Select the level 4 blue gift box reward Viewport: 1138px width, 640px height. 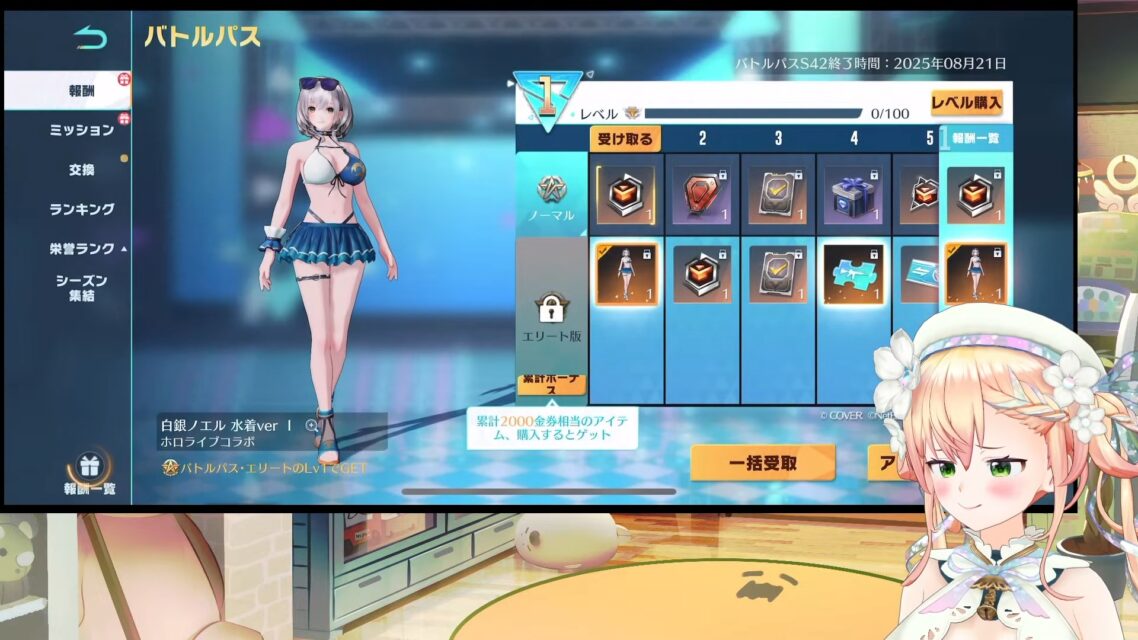[854, 194]
